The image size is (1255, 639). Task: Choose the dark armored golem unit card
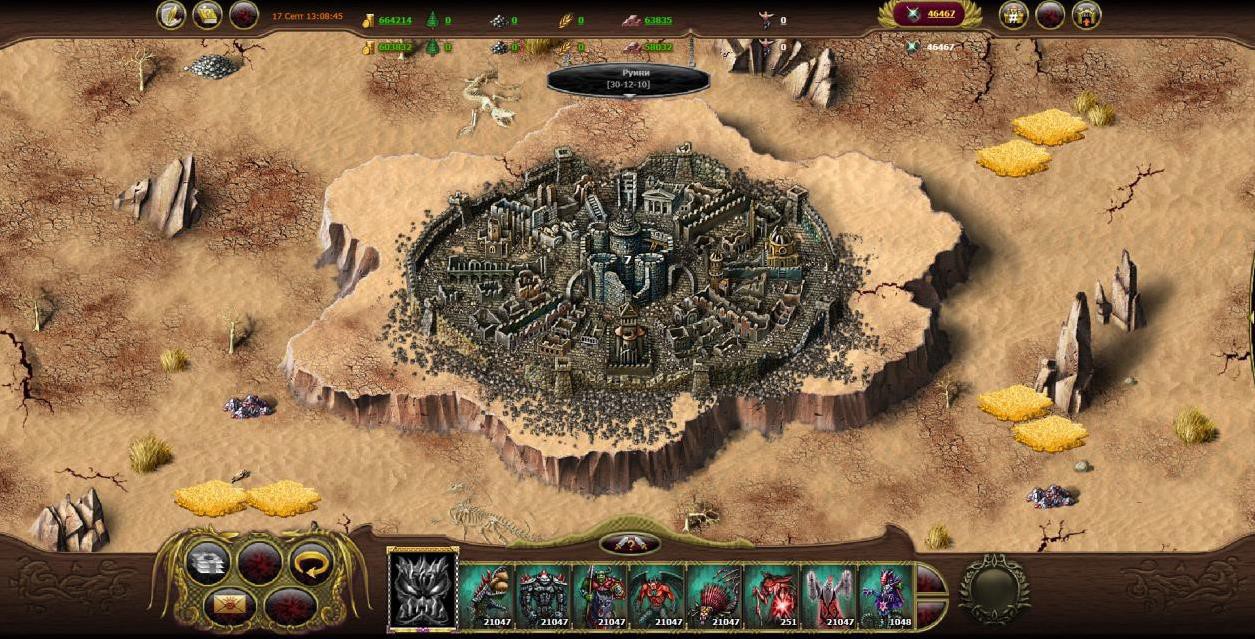click(543, 596)
